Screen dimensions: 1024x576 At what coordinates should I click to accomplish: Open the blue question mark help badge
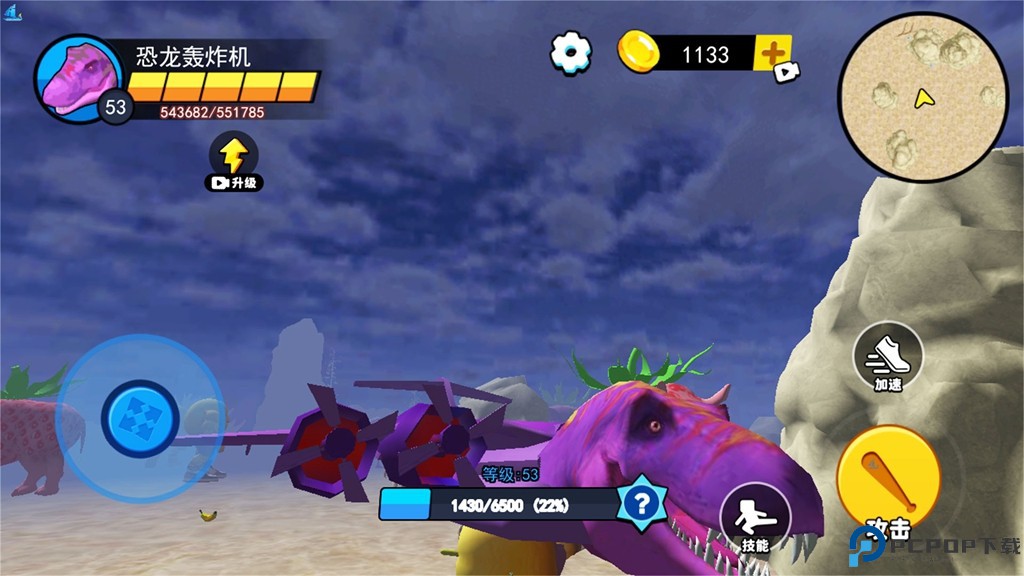pyautogui.click(x=641, y=502)
